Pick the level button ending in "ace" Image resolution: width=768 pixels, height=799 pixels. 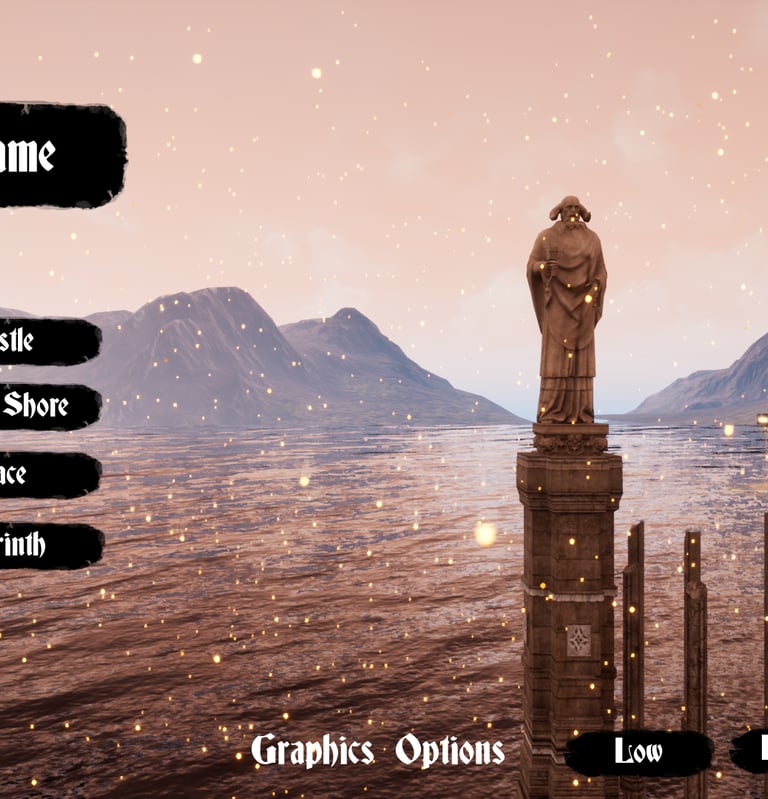pyautogui.click(x=45, y=474)
